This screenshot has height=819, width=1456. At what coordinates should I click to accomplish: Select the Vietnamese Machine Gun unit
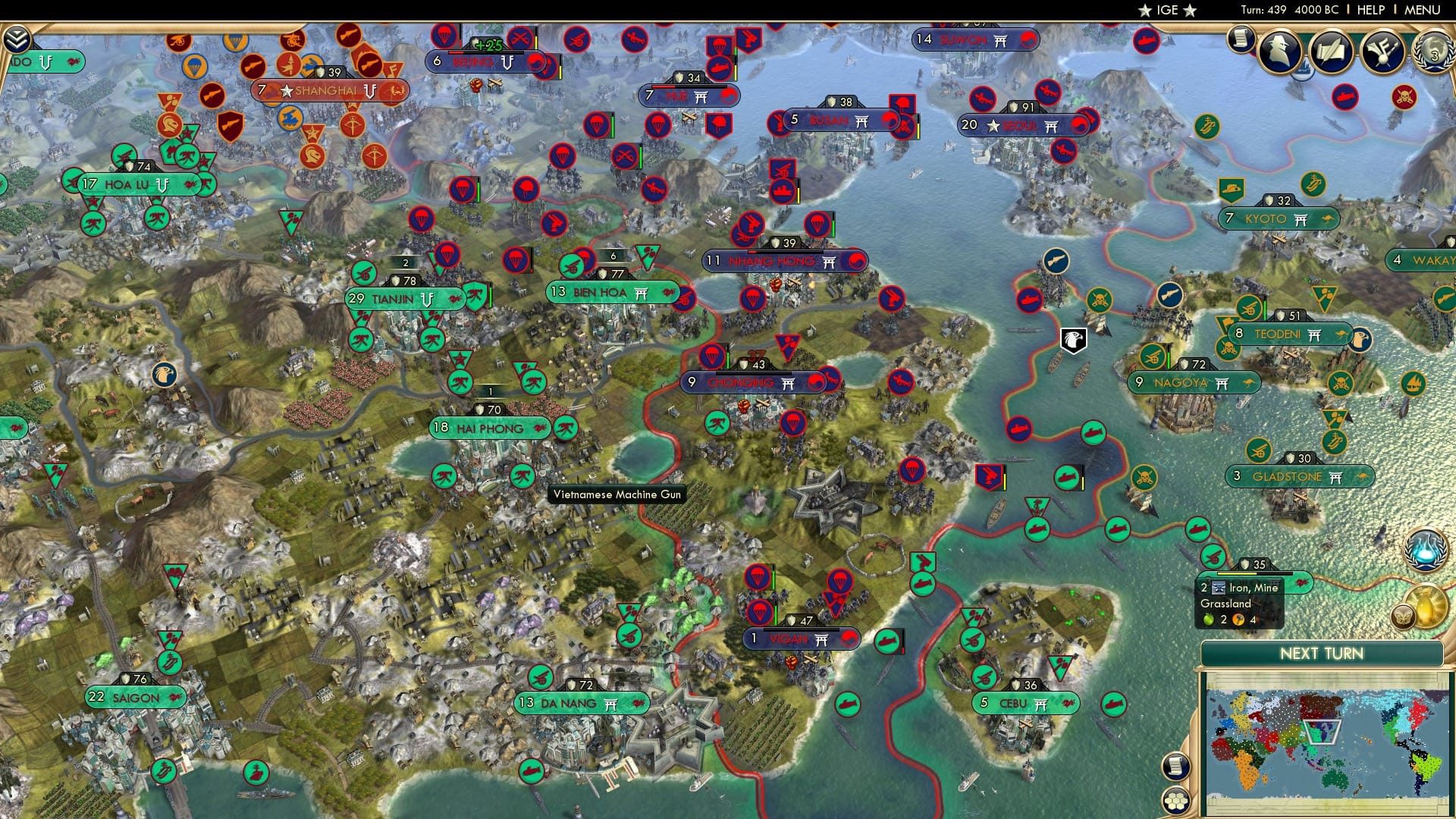[x=617, y=494]
